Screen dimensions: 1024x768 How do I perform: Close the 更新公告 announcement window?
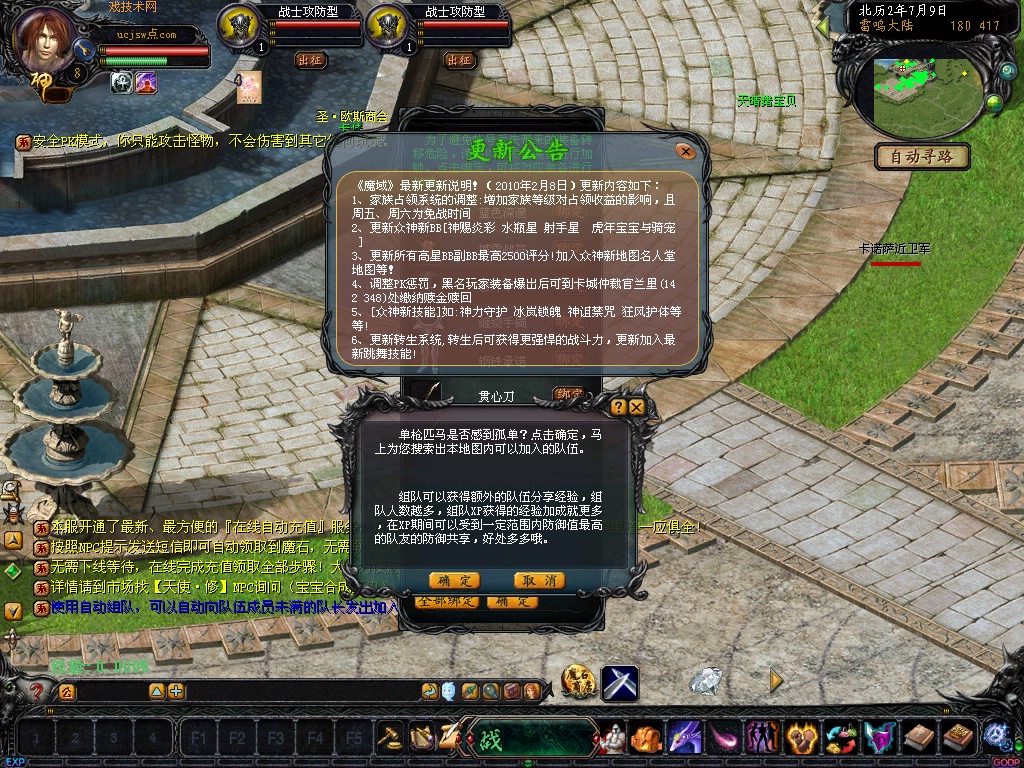[x=685, y=151]
